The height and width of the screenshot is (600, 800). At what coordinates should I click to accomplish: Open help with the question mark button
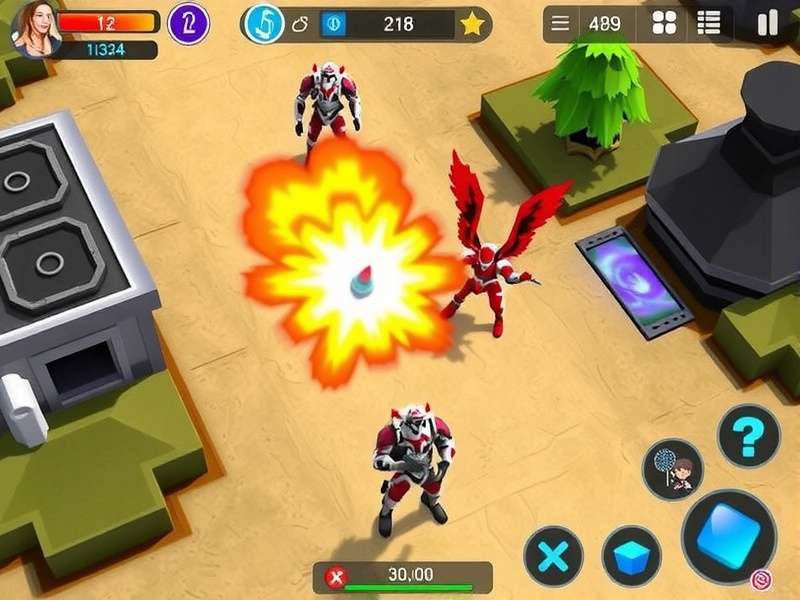point(748,436)
